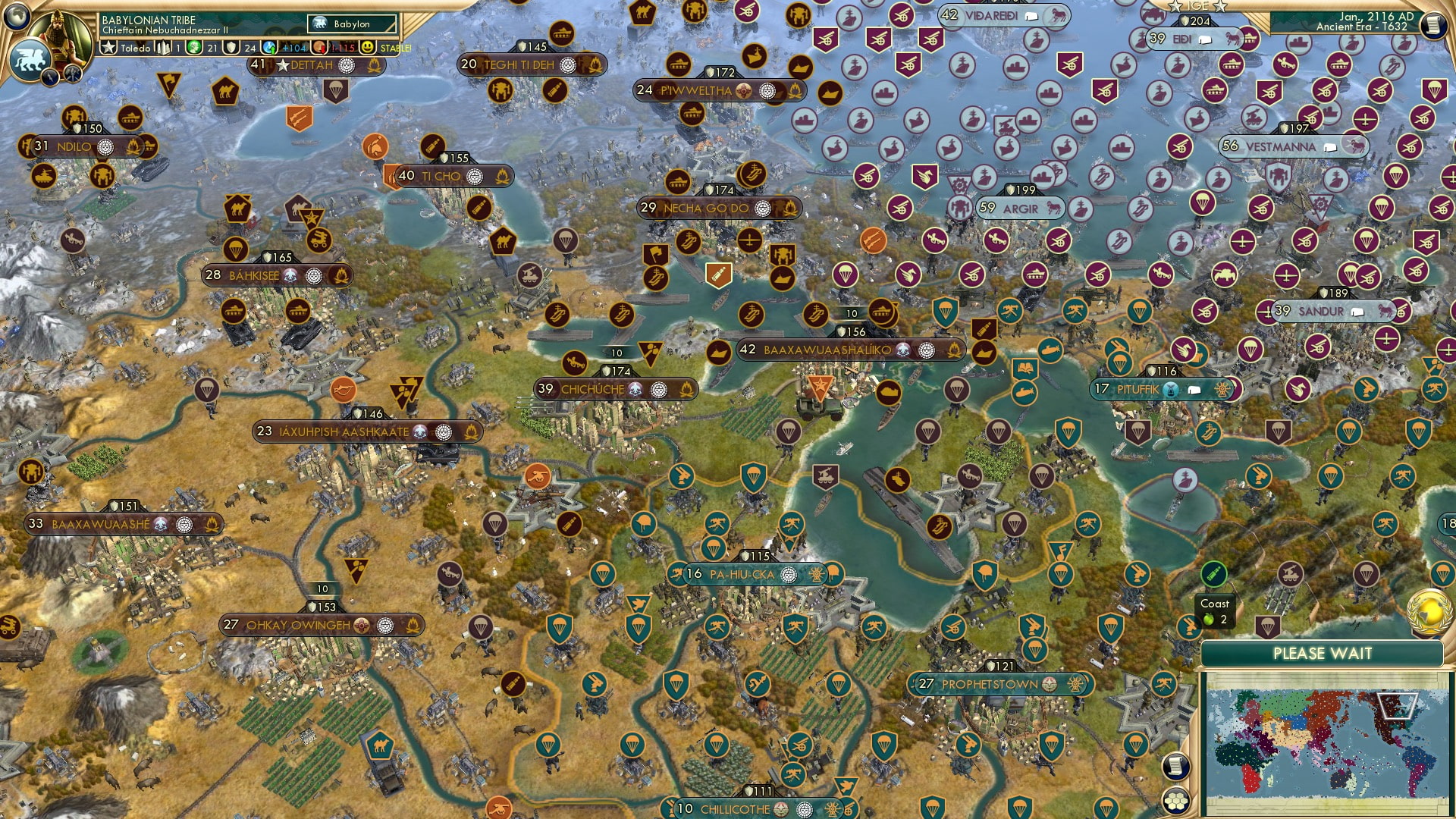Click the Toledo star icon in the status bar
This screenshot has height=819, width=1456.
click(108, 46)
